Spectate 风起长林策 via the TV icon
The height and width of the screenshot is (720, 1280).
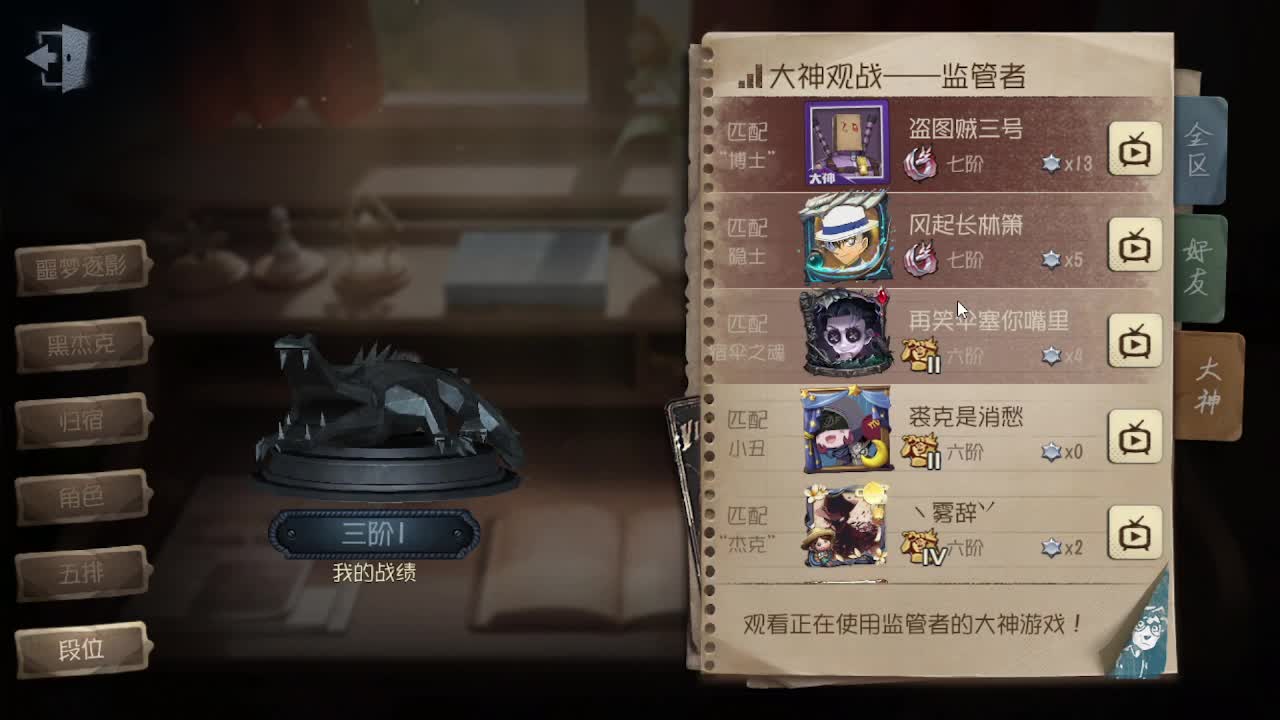coord(1135,242)
